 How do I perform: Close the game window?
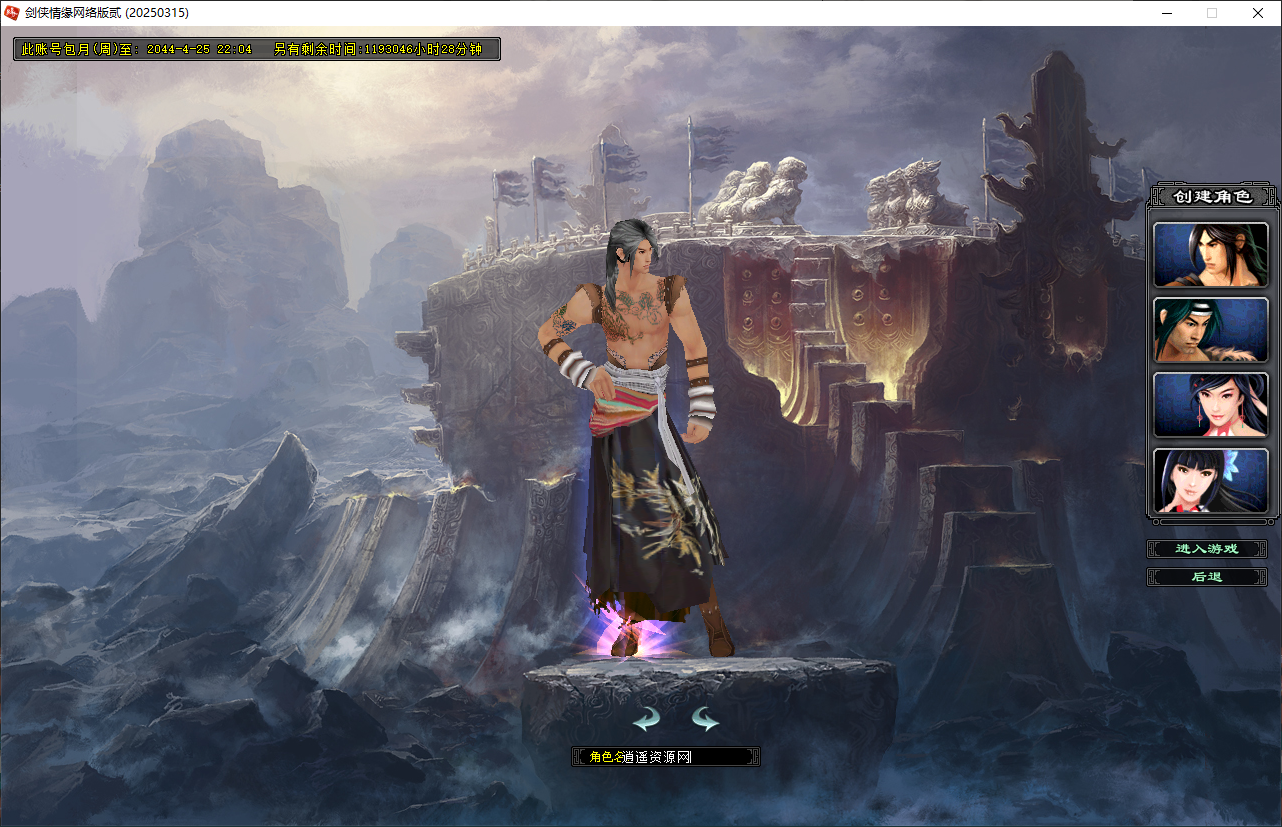point(1258,13)
